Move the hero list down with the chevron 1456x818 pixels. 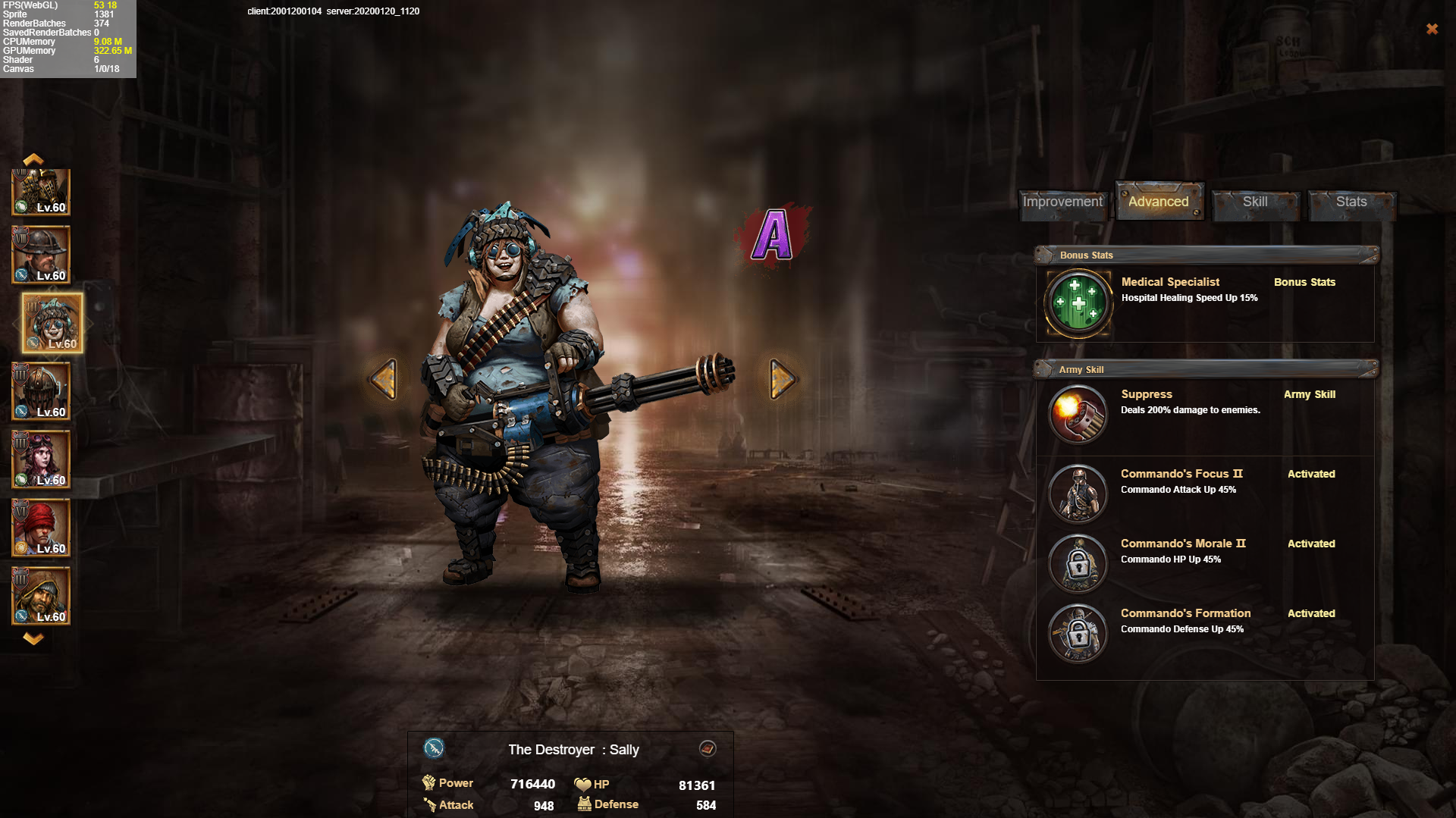(33, 638)
